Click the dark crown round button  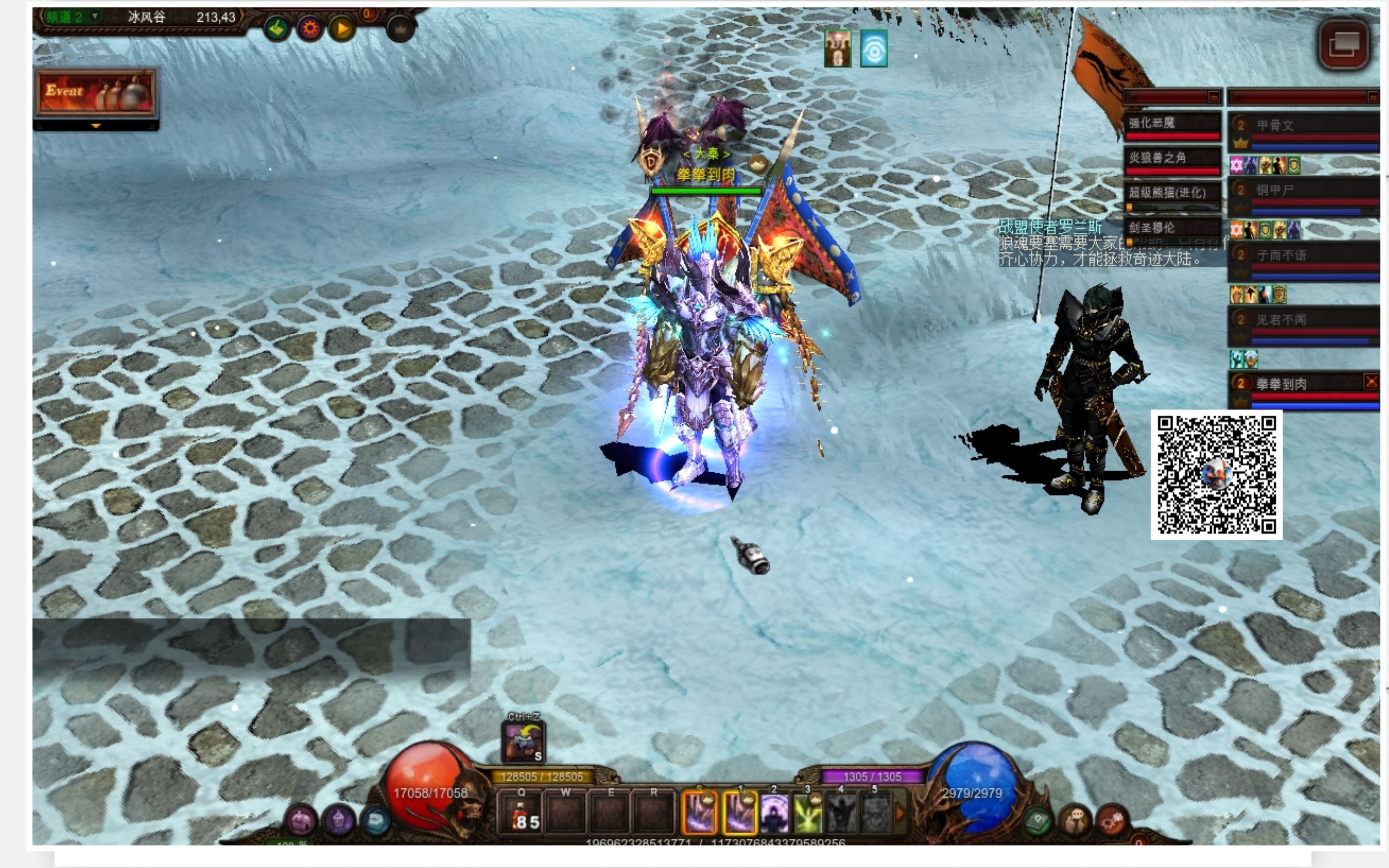pyautogui.click(x=400, y=28)
